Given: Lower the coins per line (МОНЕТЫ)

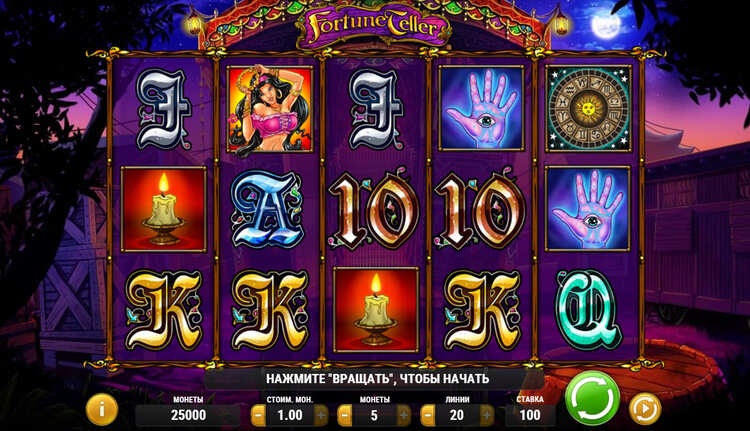Looking at the screenshot, I should (x=342, y=415).
